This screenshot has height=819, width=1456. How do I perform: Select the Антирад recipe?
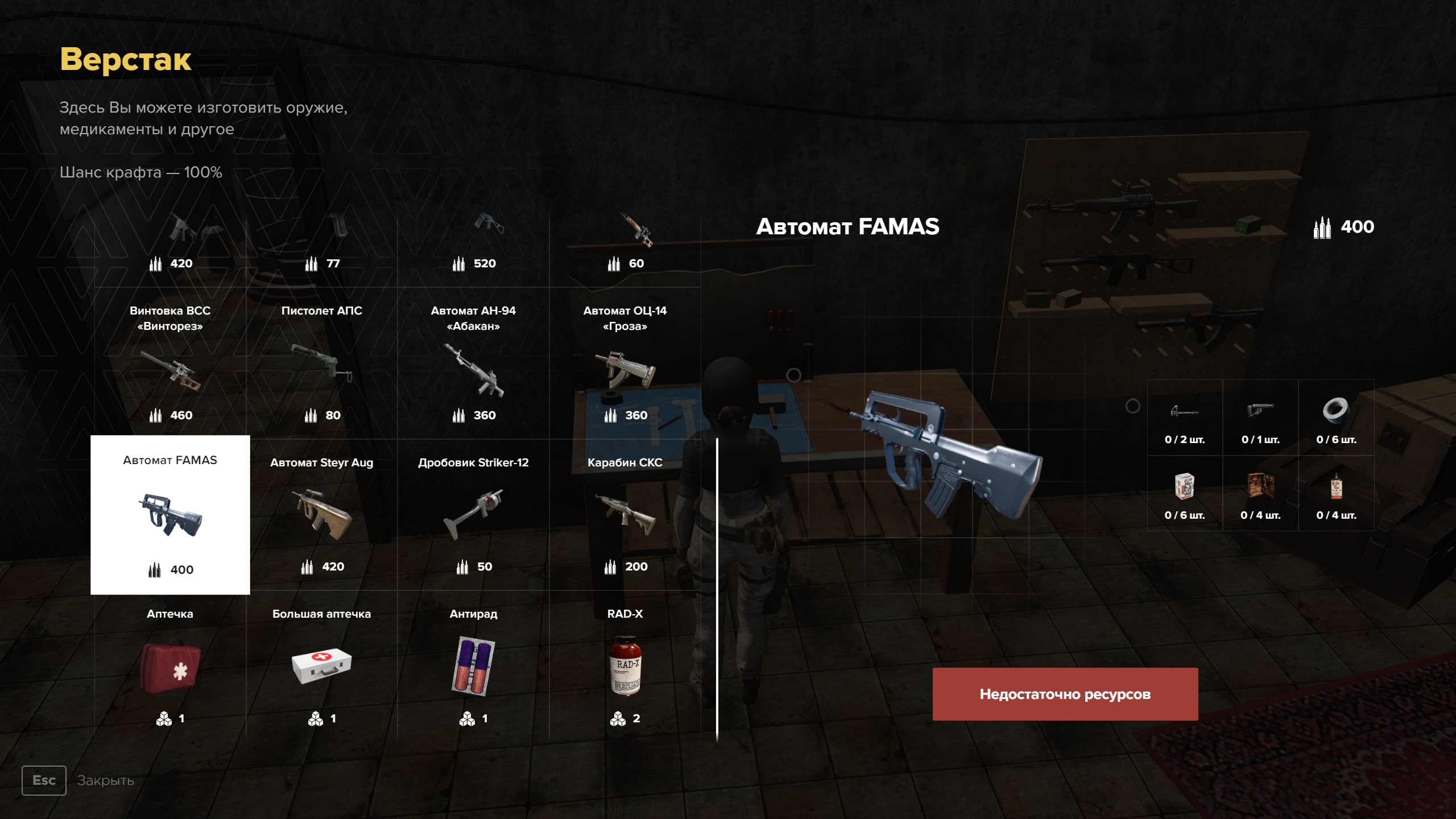(473, 667)
